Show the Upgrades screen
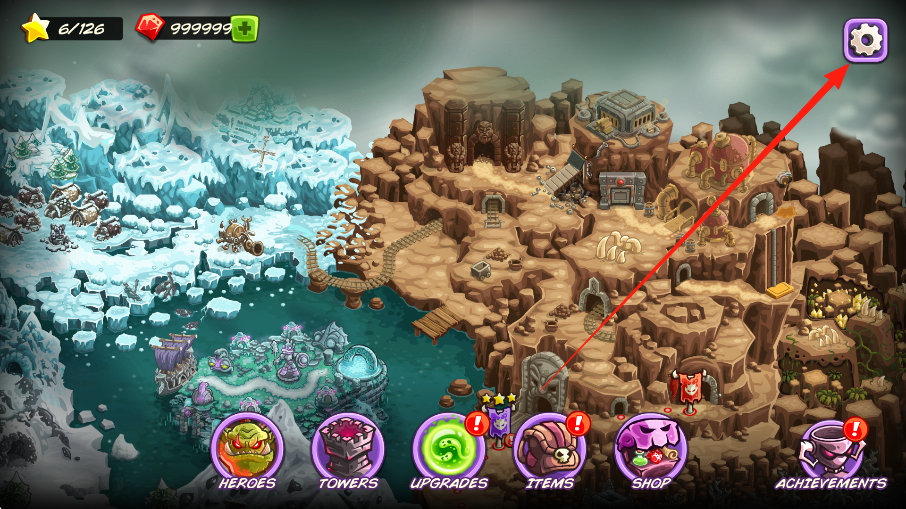This screenshot has height=509, width=906. click(x=449, y=451)
